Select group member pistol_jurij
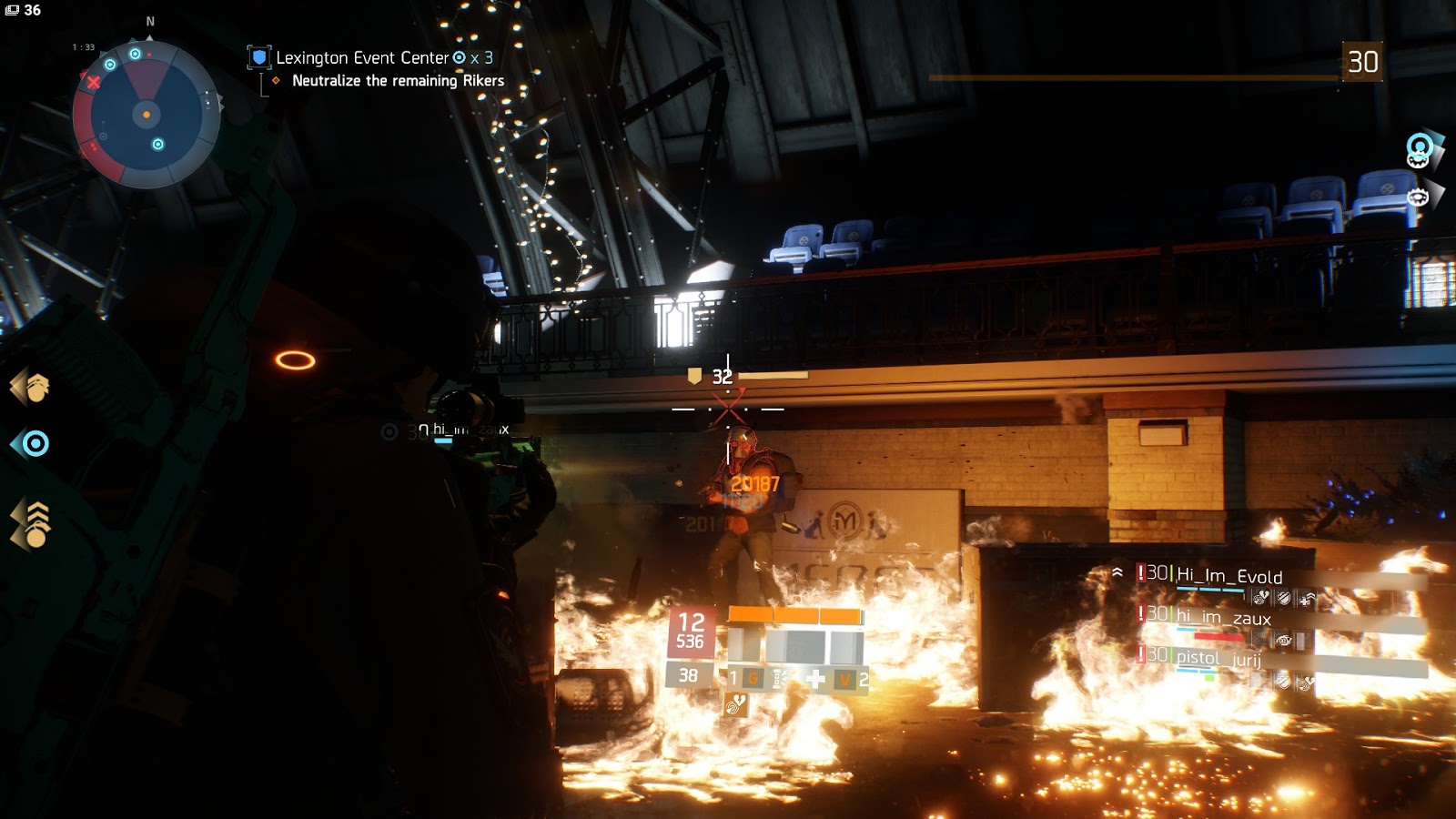 click(x=1218, y=657)
